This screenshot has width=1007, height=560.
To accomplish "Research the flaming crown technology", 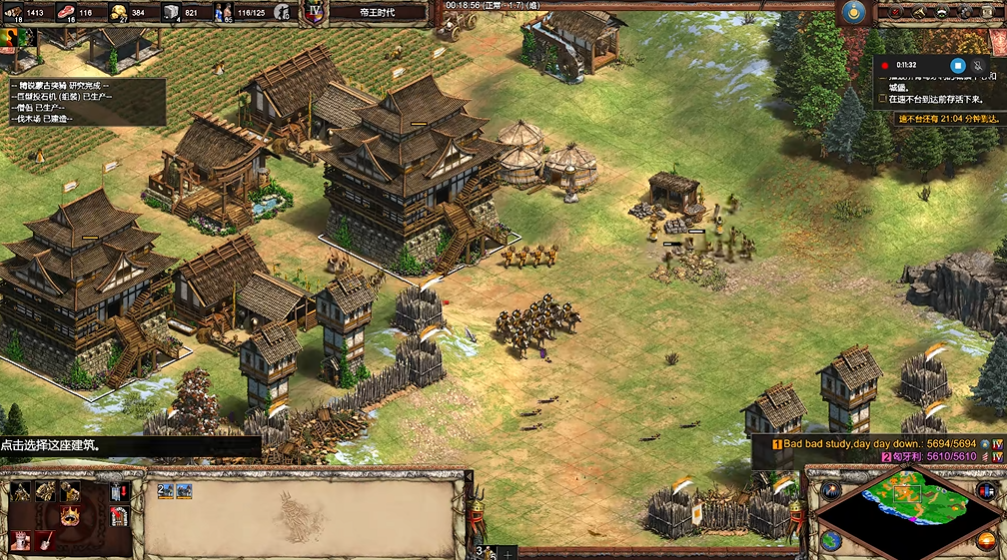I will [70, 517].
